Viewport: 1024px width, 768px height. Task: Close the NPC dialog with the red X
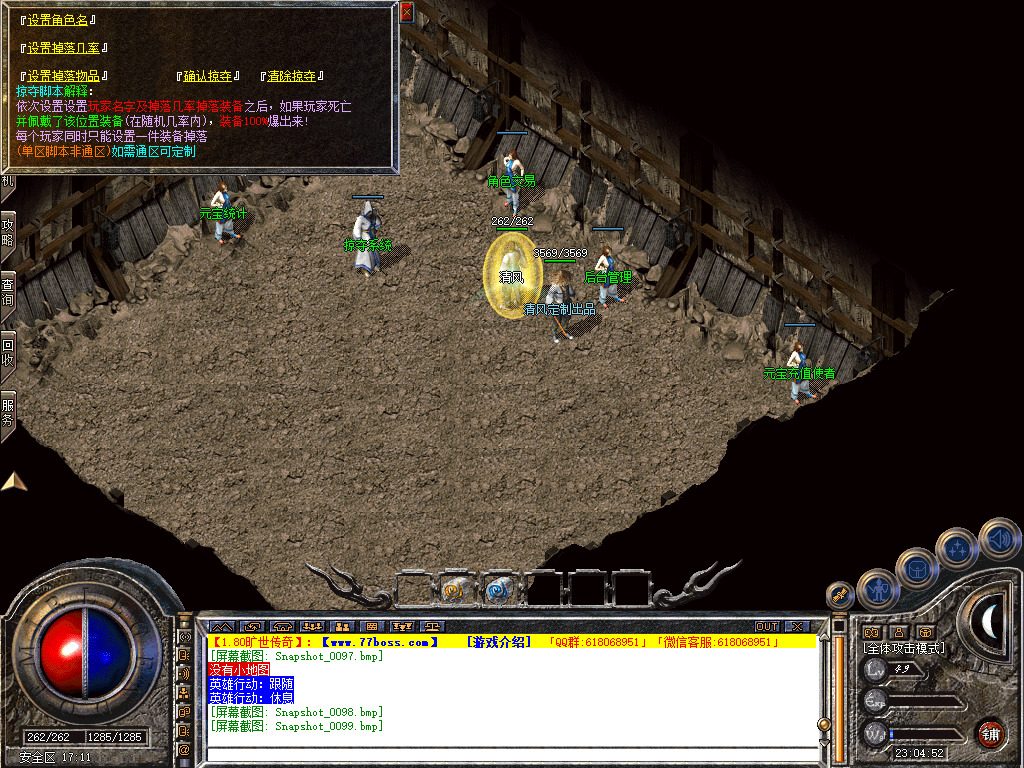(x=406, y=12)
